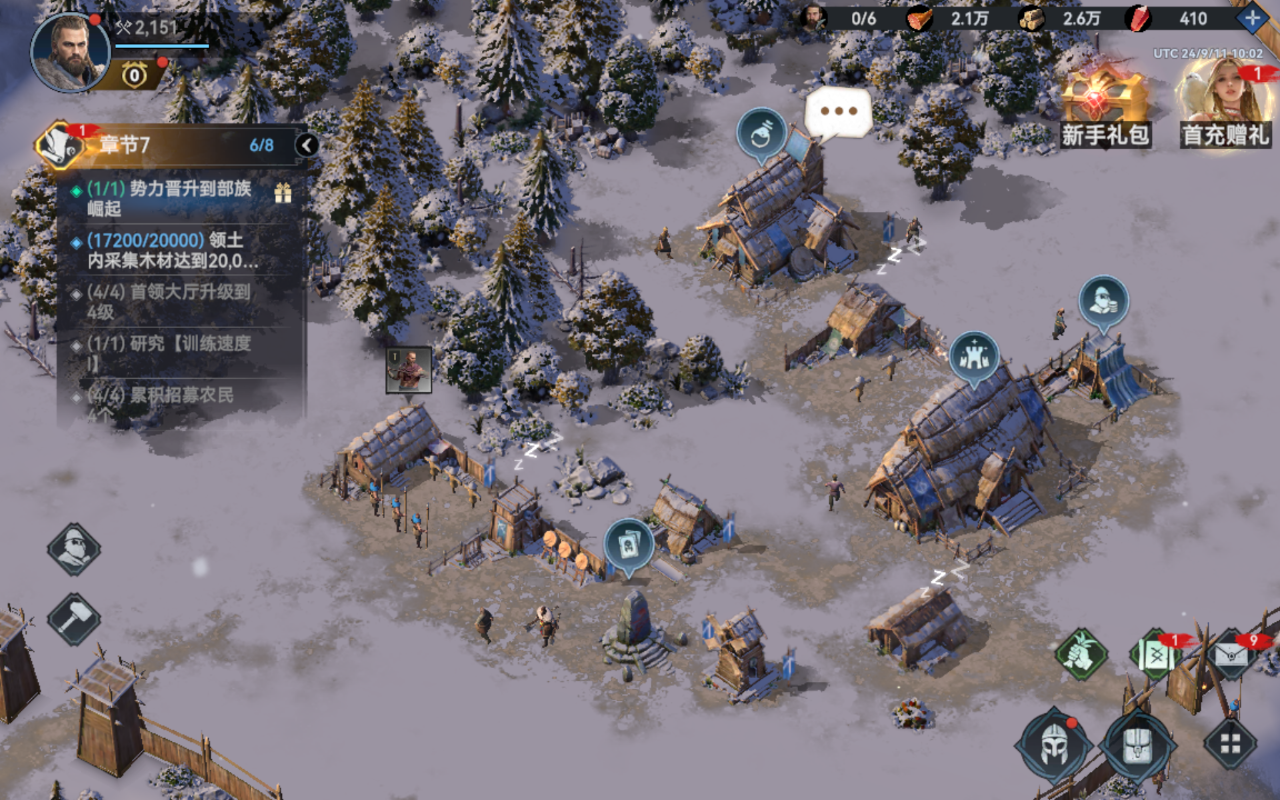1280x800 pixels.
Task: Open the 新手礼包 treasure chest offer
Action: point(1104,104)
